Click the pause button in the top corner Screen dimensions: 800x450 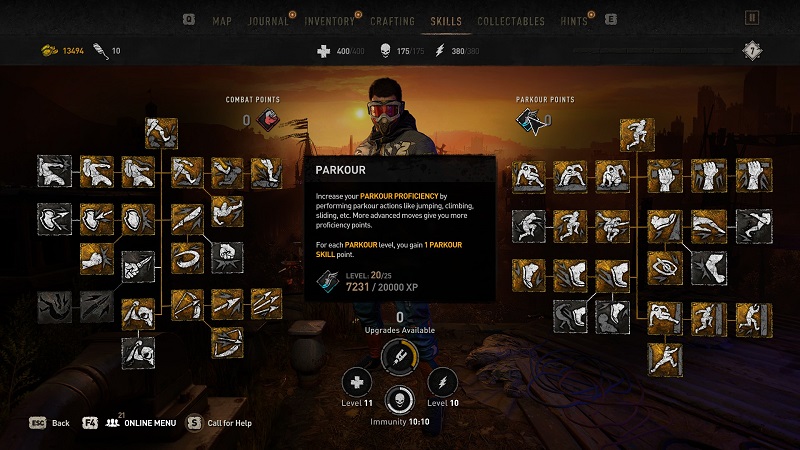coord(753,18)
